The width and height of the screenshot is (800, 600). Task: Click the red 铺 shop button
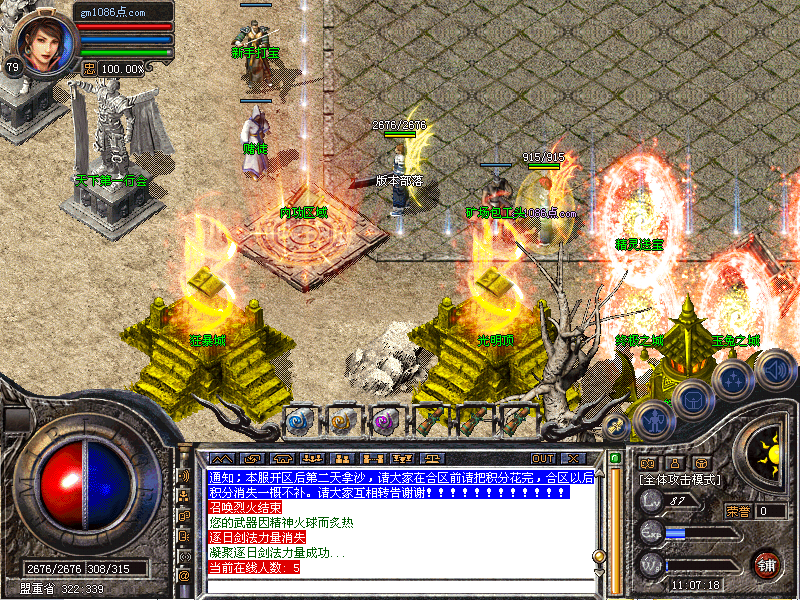pyautogui.click(x=767, y=563)
